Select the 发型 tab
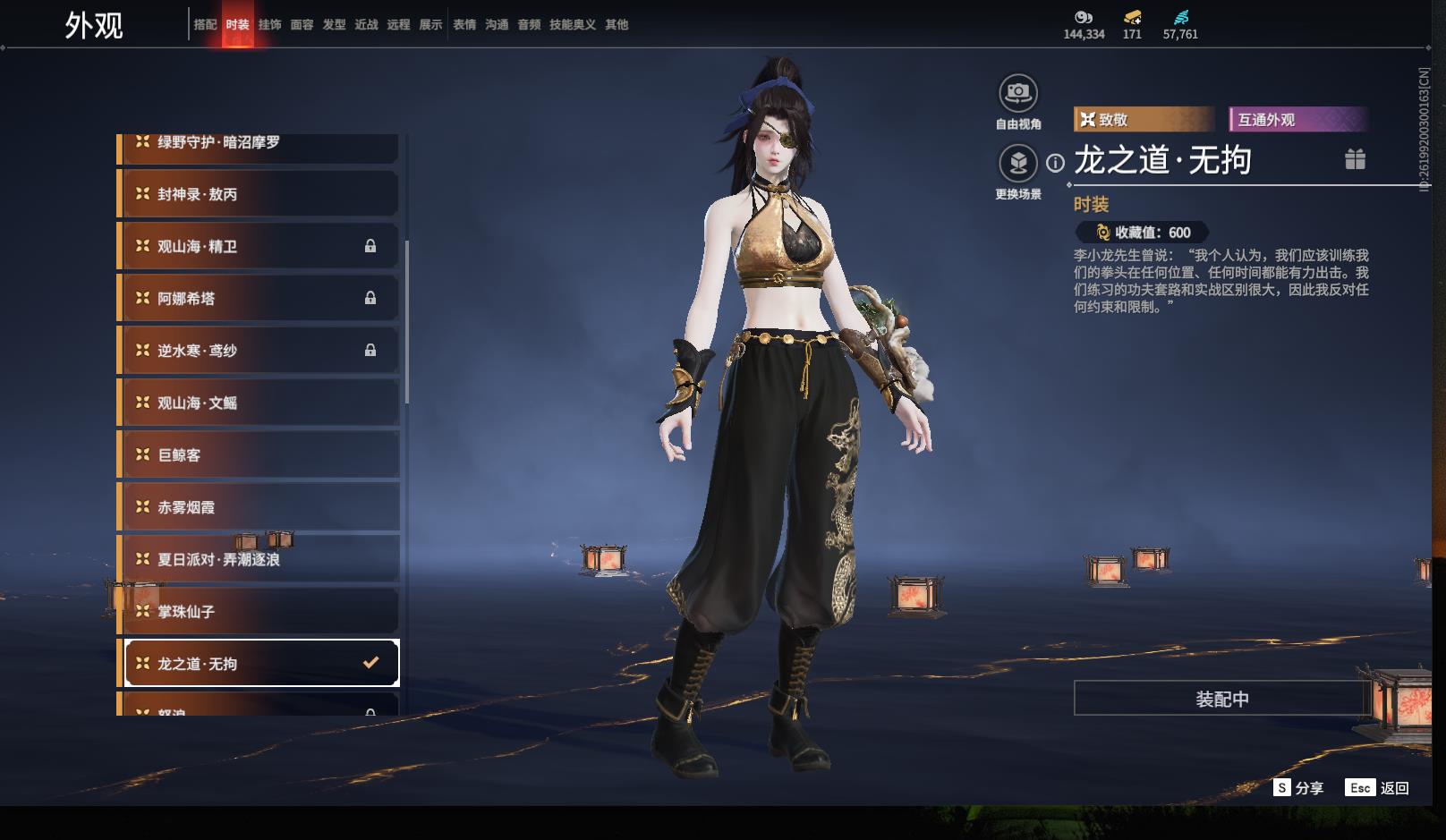Screen dimensions: 1446x840 coord(334,24)
